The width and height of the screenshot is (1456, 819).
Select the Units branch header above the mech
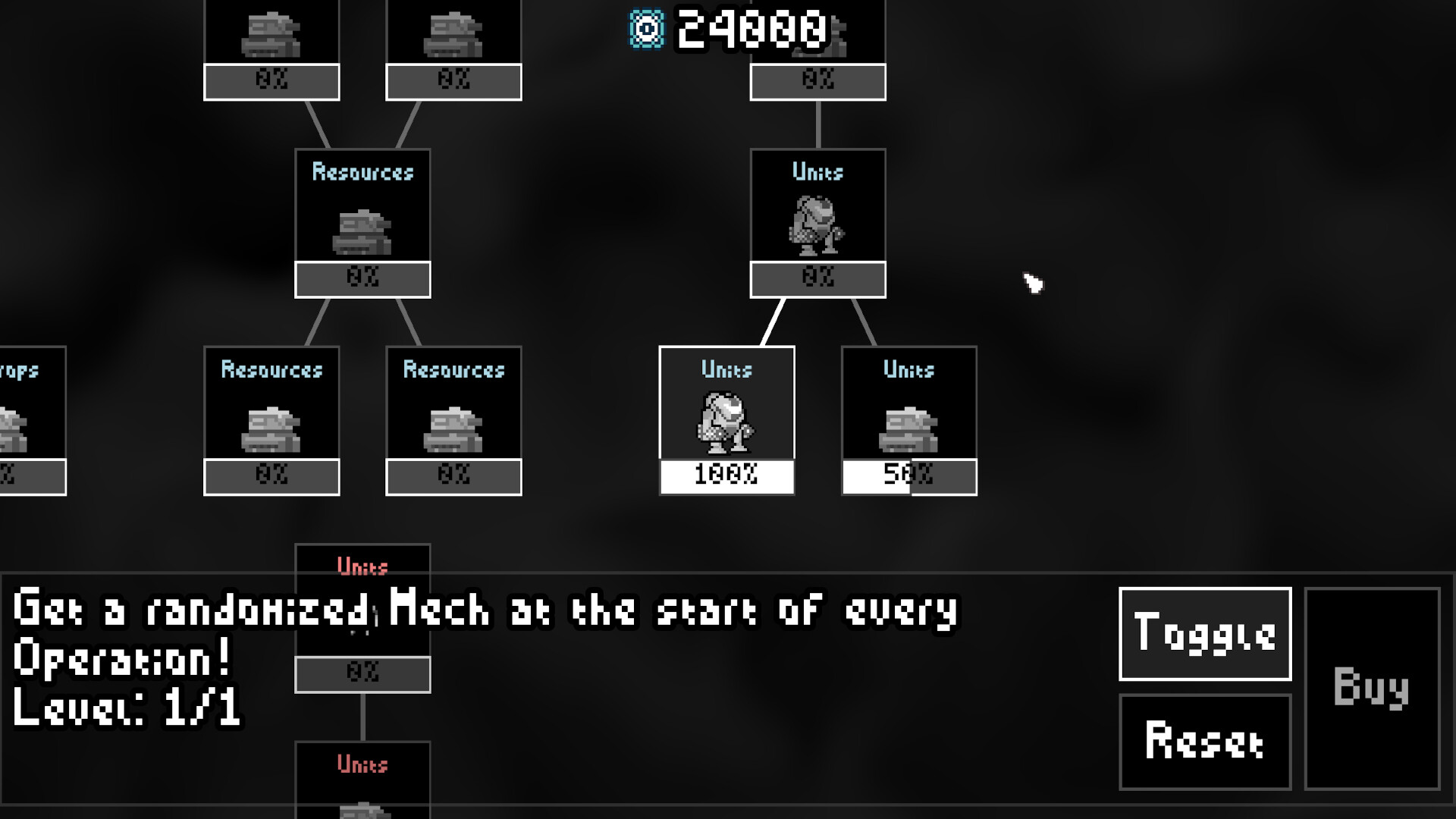(x=817, y=172)
